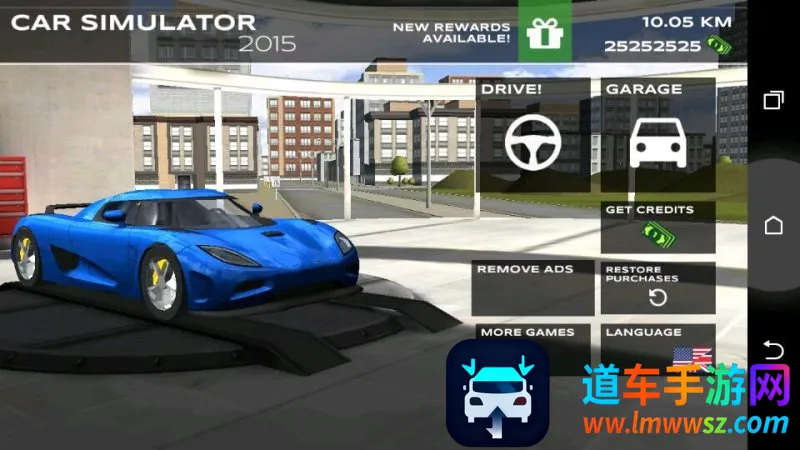Tap the Android home navigation button
Viewport: 800px width, 450px height.
tap(773, 225)
